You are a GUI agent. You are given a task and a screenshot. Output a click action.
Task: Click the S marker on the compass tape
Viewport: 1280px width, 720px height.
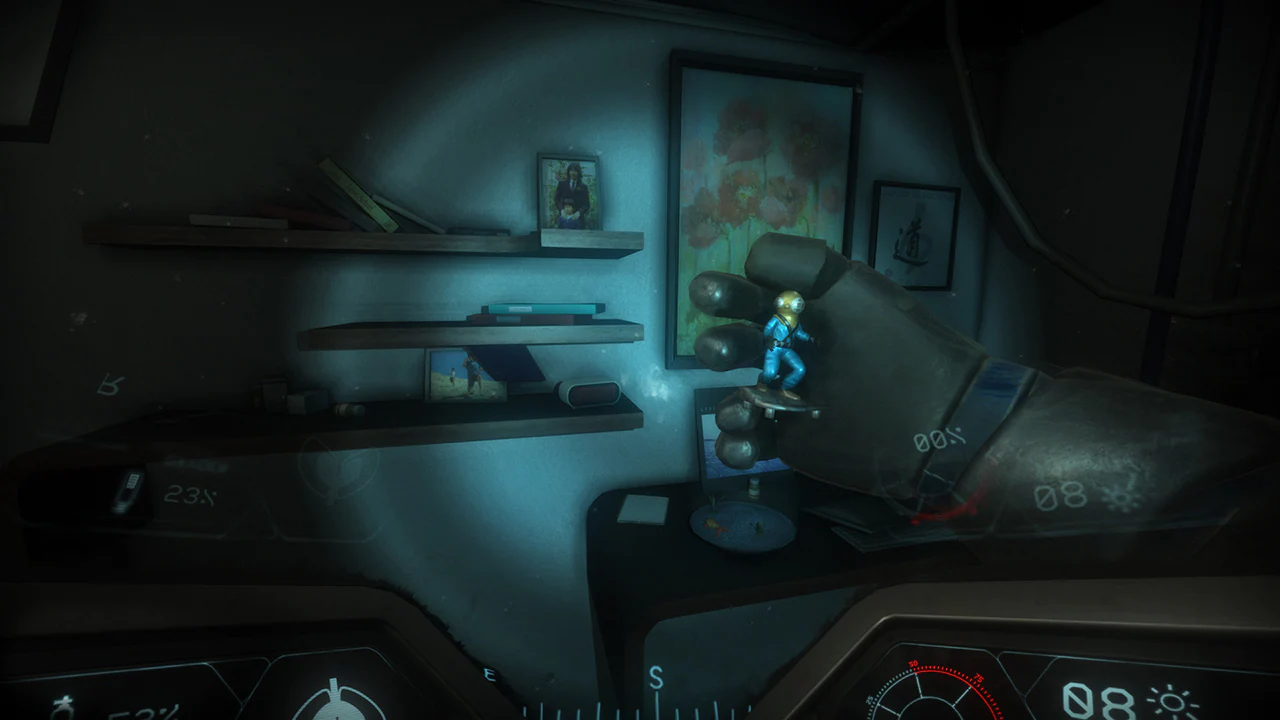click(658, 676)
